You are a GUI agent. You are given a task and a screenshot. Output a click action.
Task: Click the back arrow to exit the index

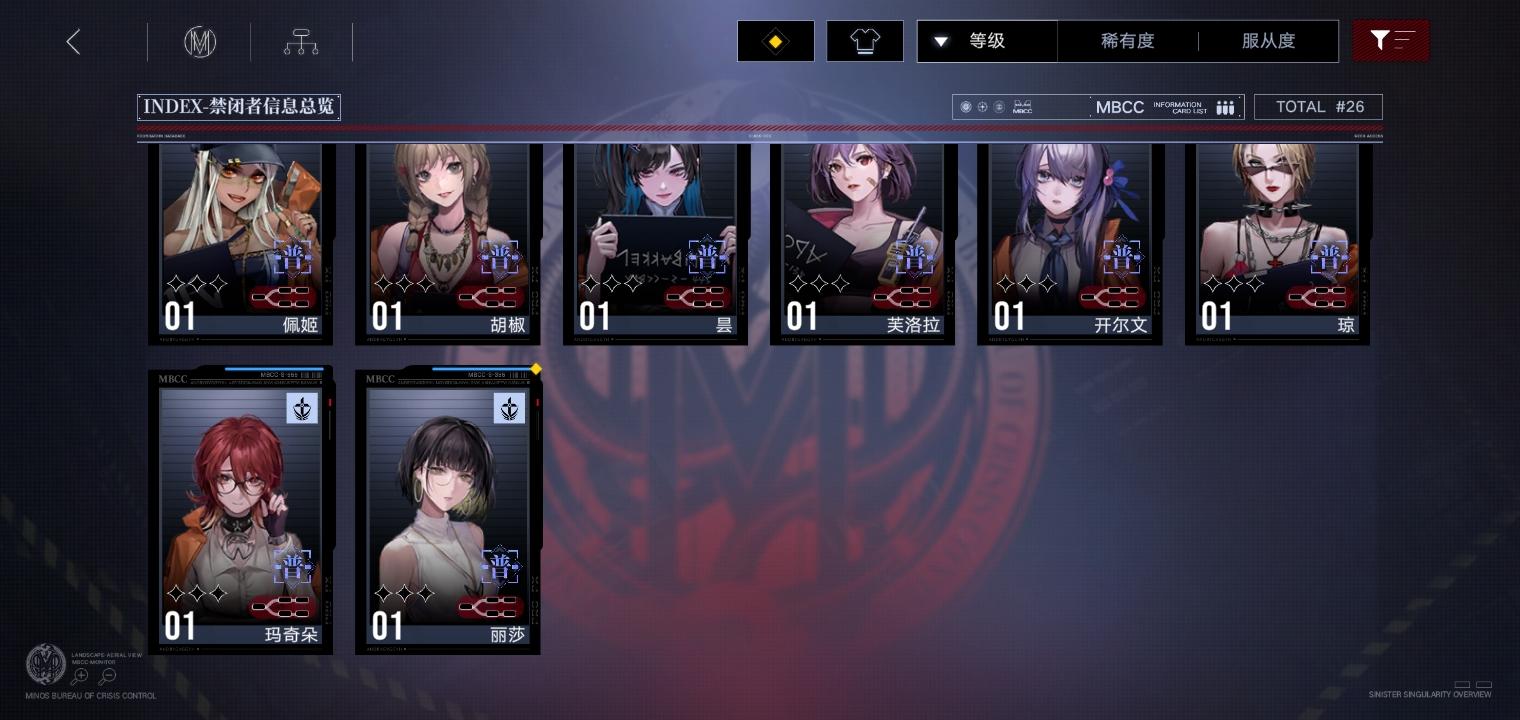coord(73,41)
